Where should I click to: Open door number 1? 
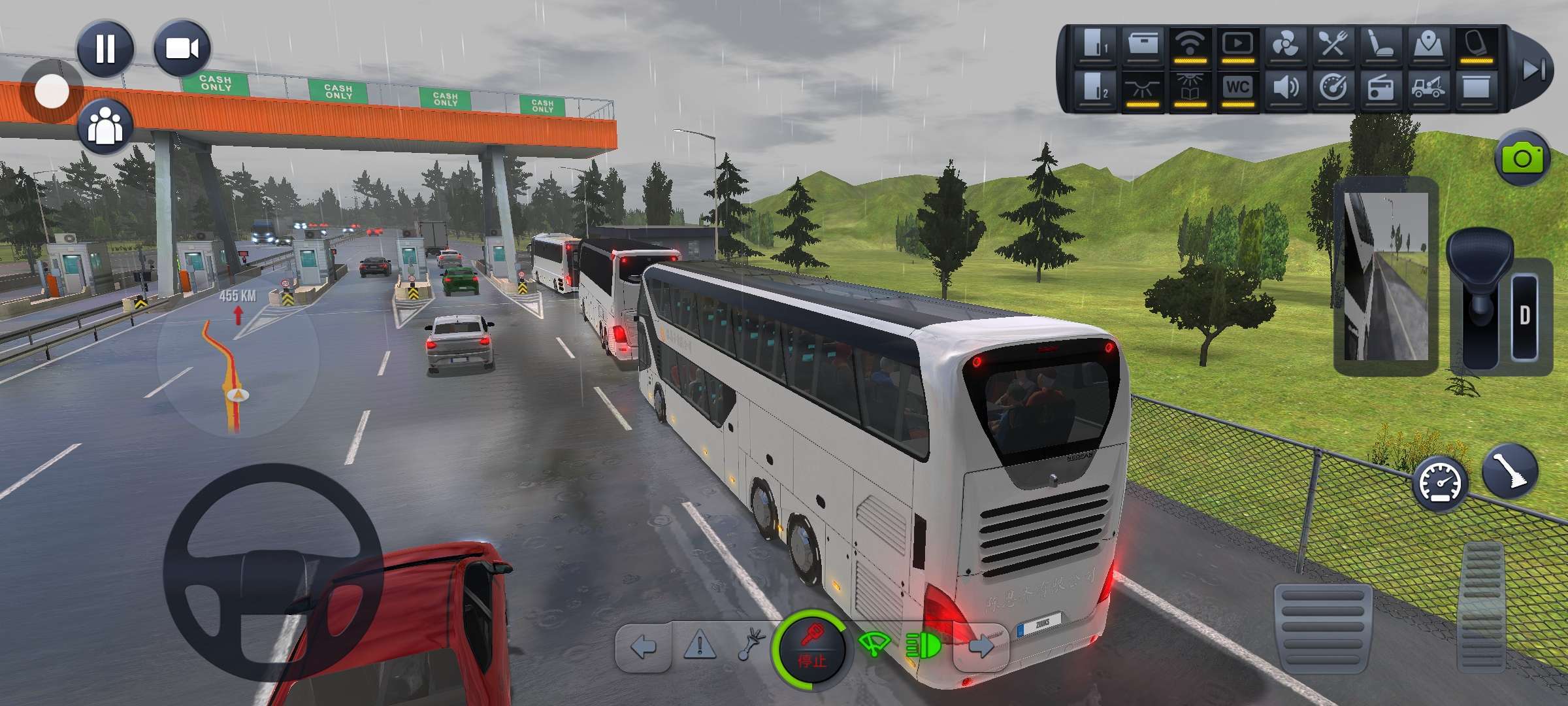[1095, 46]
